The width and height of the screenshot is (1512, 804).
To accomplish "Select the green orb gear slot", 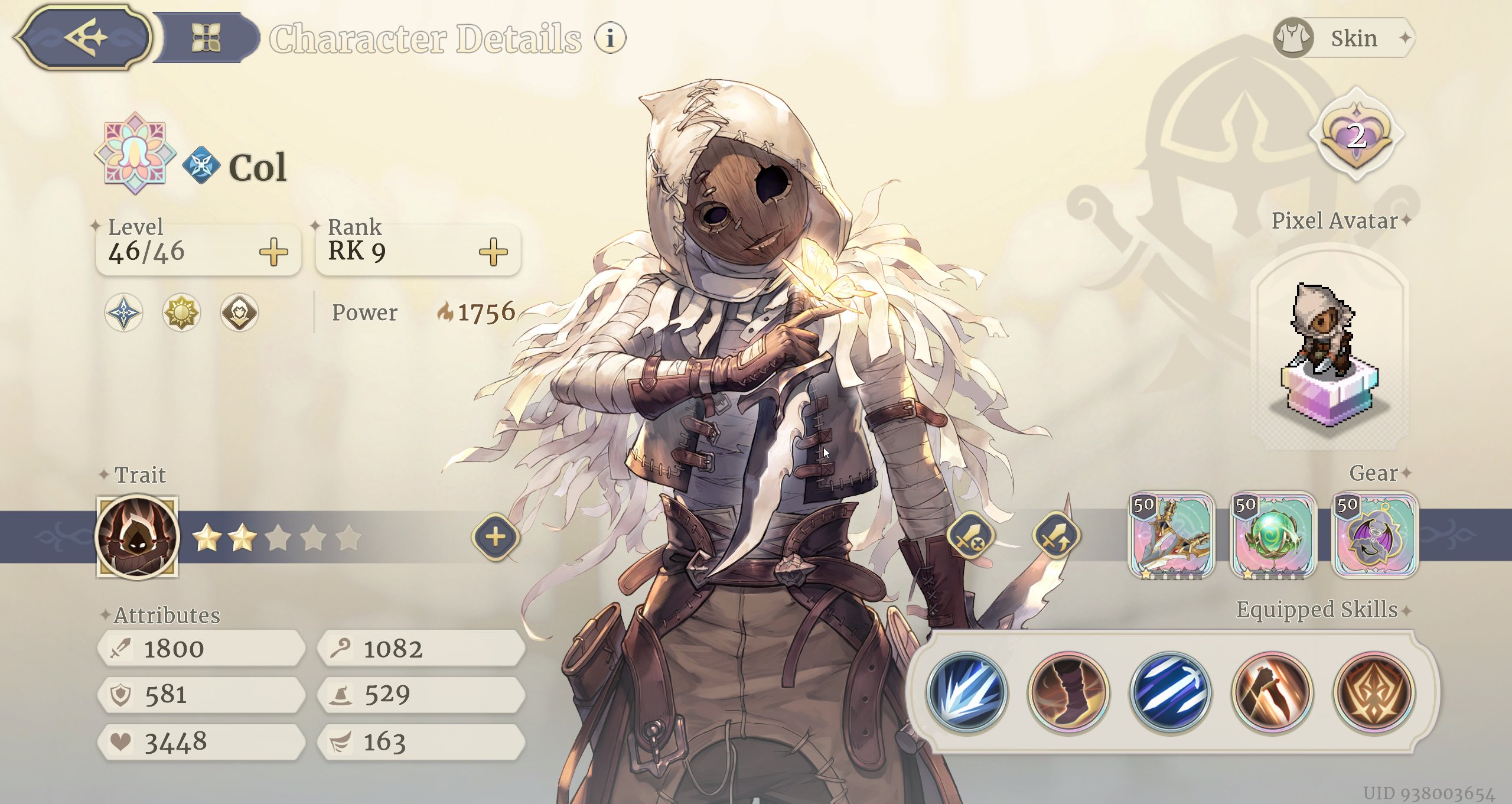I will point(1273,536).
